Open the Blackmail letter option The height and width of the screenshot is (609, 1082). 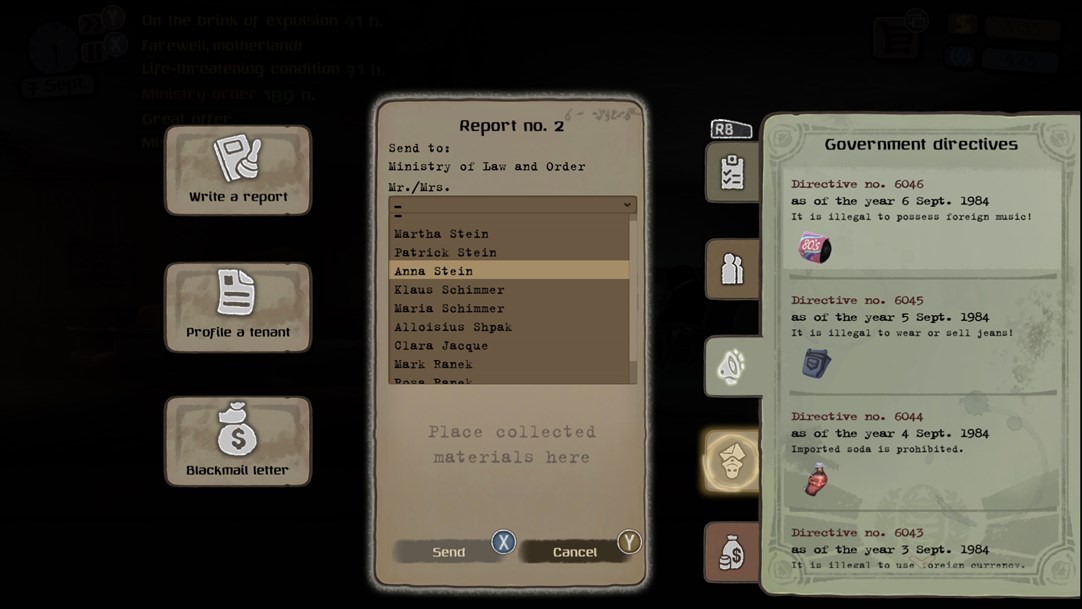click(238, 441)
